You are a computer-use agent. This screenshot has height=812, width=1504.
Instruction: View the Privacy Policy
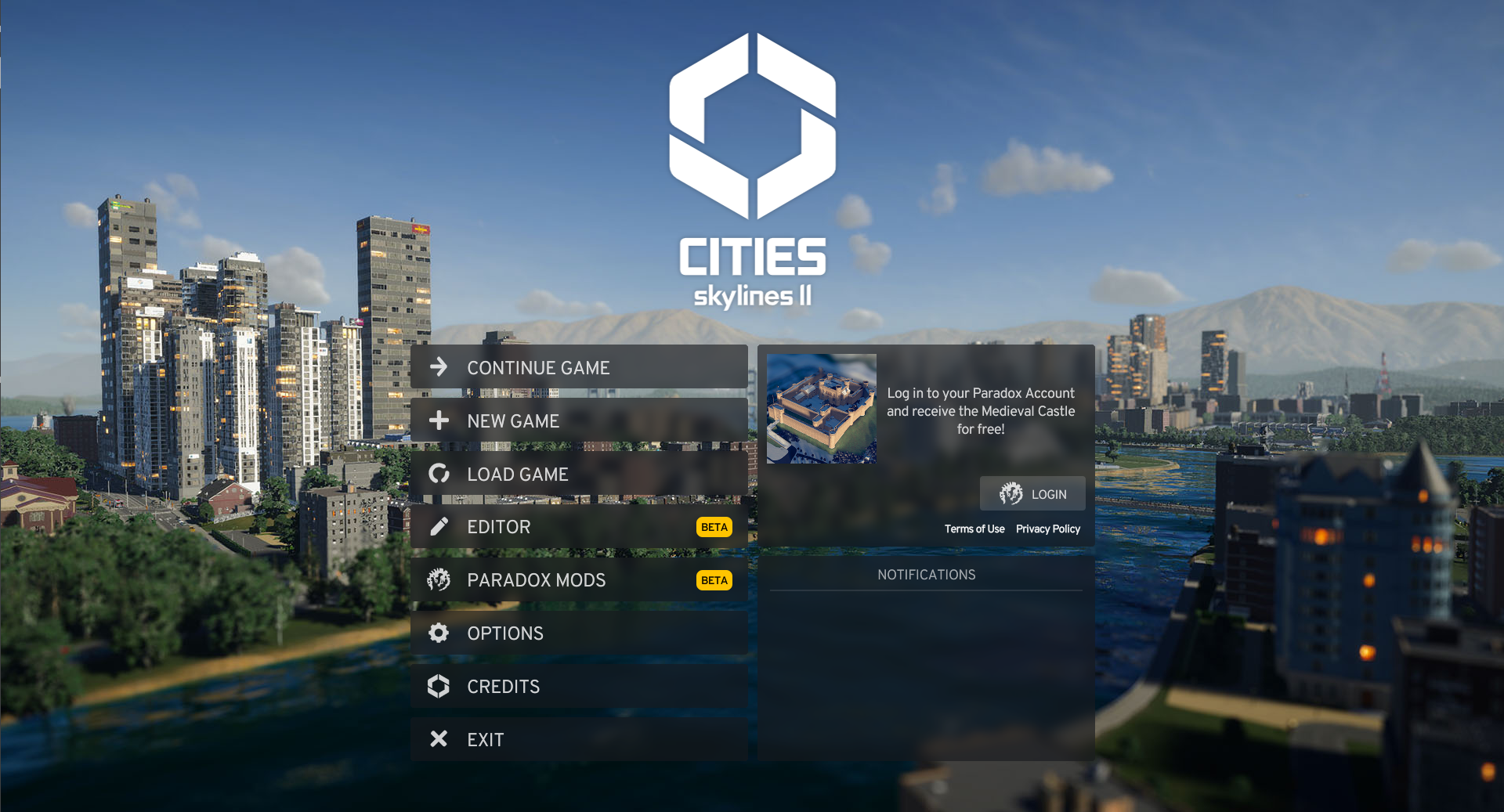pyautogui.click(x=1047, y=529)
